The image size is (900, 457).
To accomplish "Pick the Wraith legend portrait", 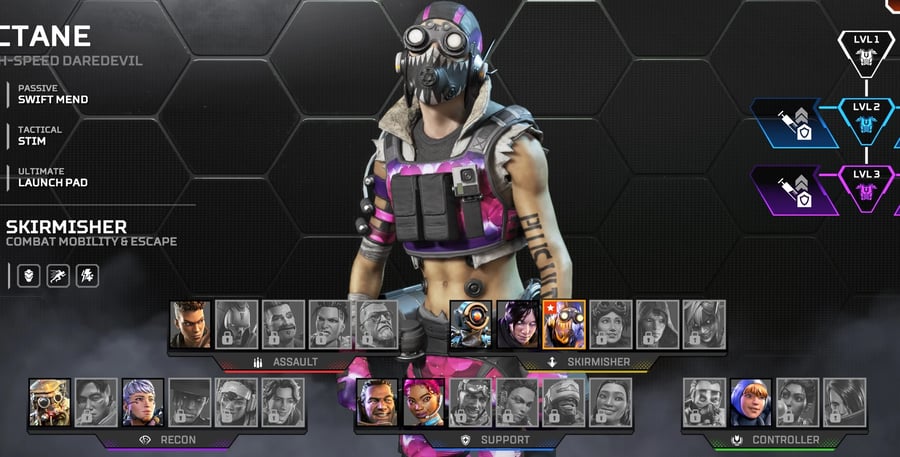I will point(517,325).
